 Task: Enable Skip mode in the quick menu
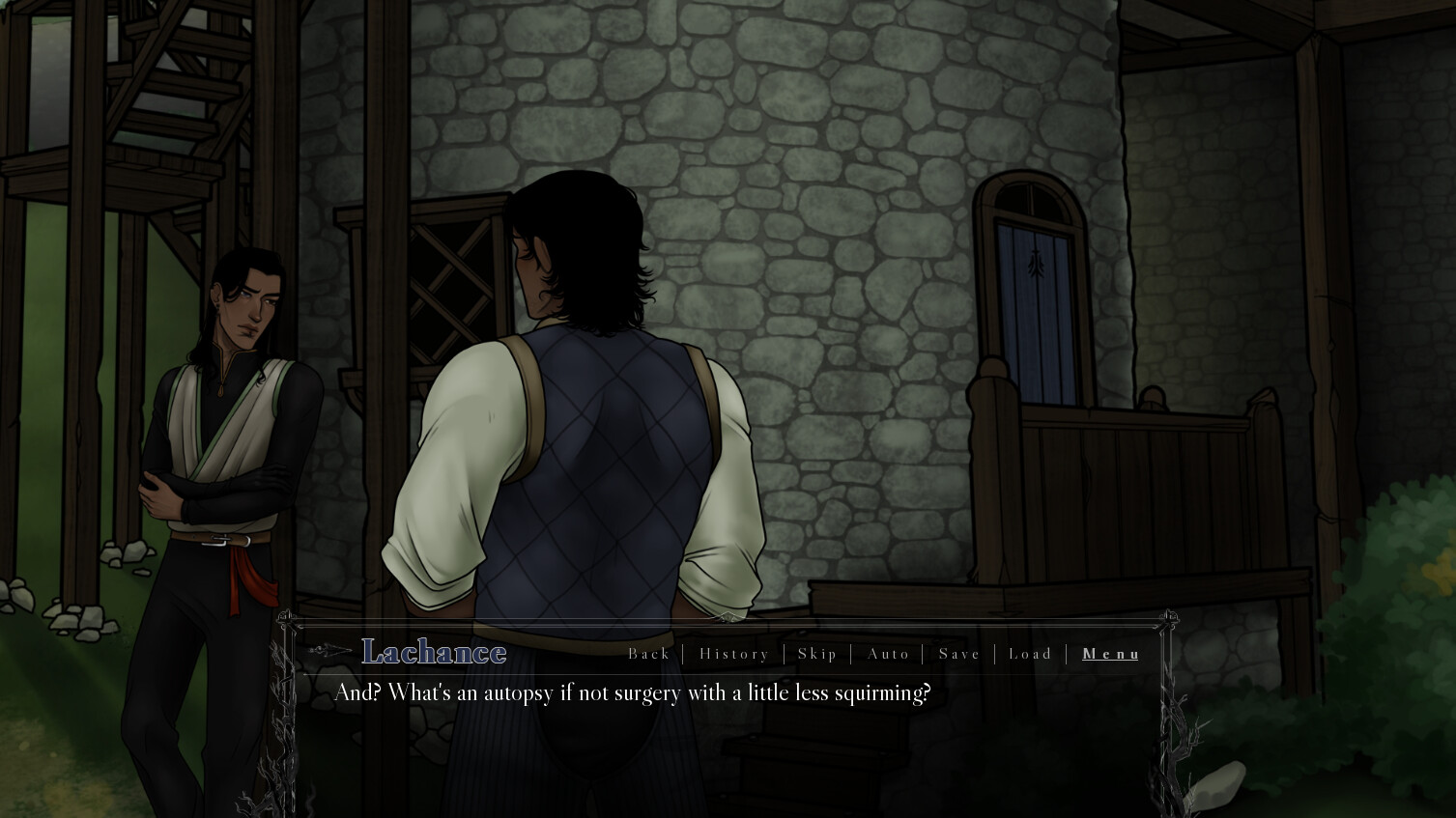click(817, 654)
